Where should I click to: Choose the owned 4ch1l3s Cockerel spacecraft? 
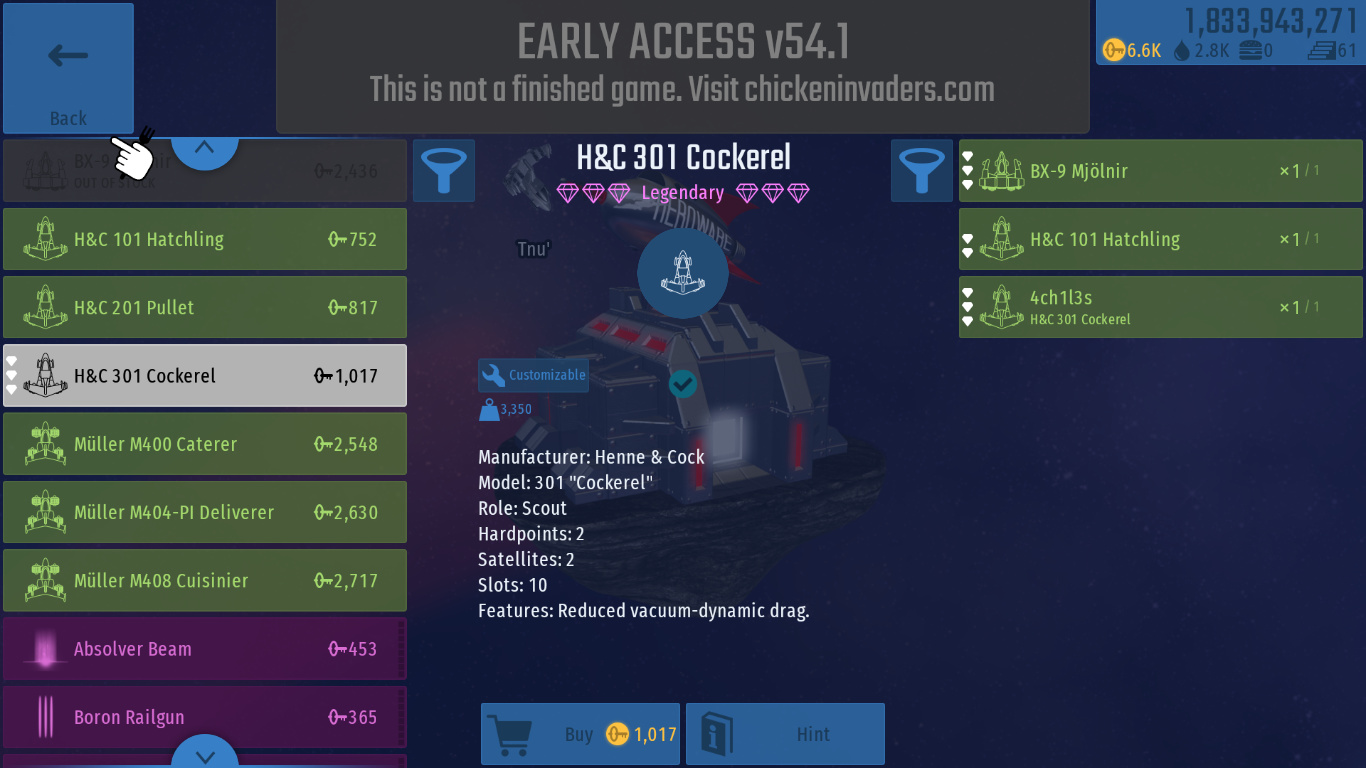click(1160, 308)
